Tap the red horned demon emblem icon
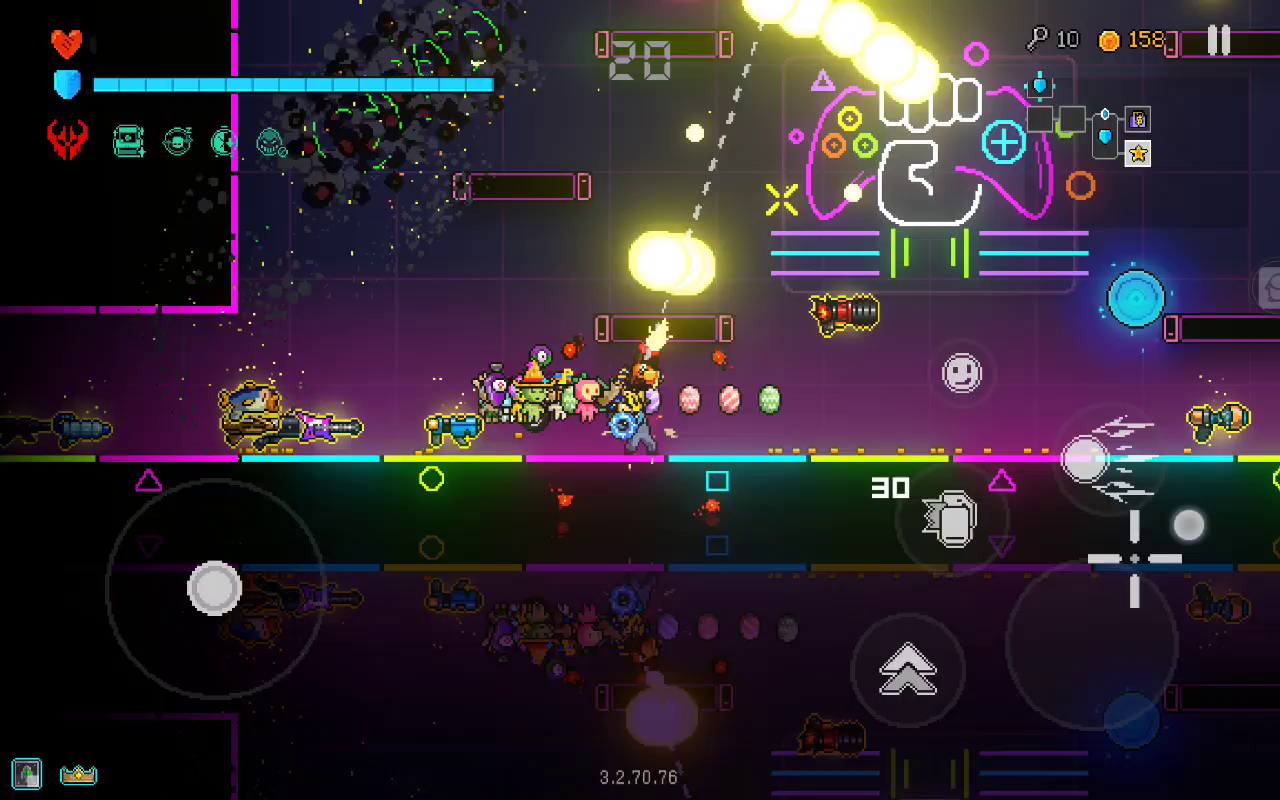Viewport: 1280px width, 800px height. click(68, 140)
